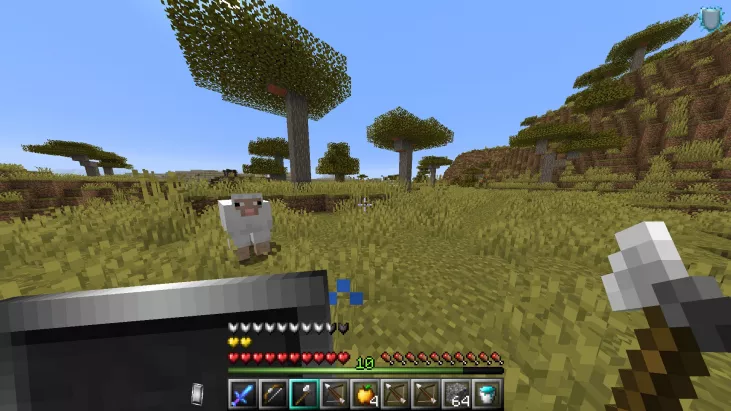731x411 pixels.
Task: Select the diamond sword hotbar slot
Action: point(241,393)
